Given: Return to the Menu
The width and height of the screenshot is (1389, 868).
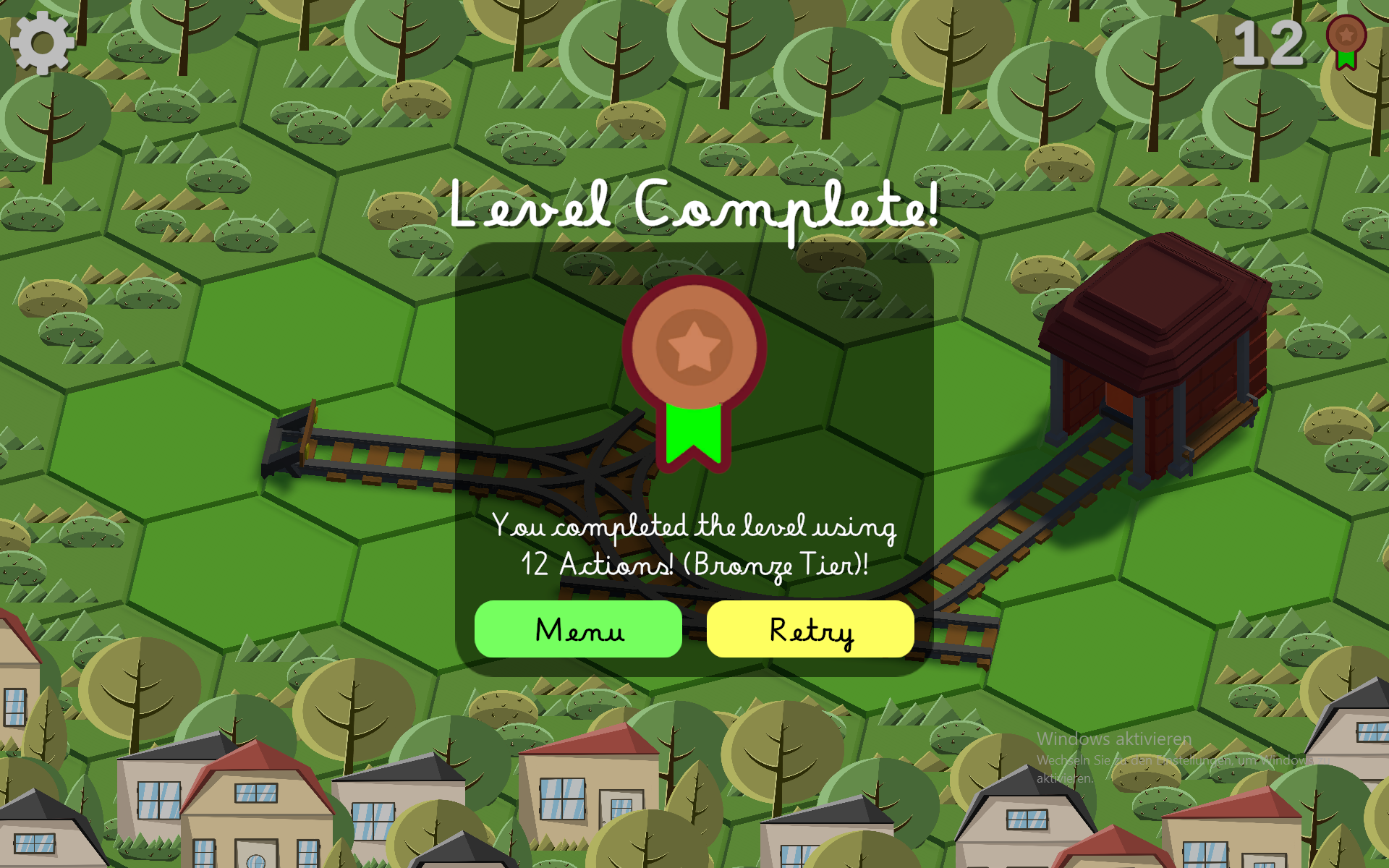Looking at the screenshot, I should point(578,629).
